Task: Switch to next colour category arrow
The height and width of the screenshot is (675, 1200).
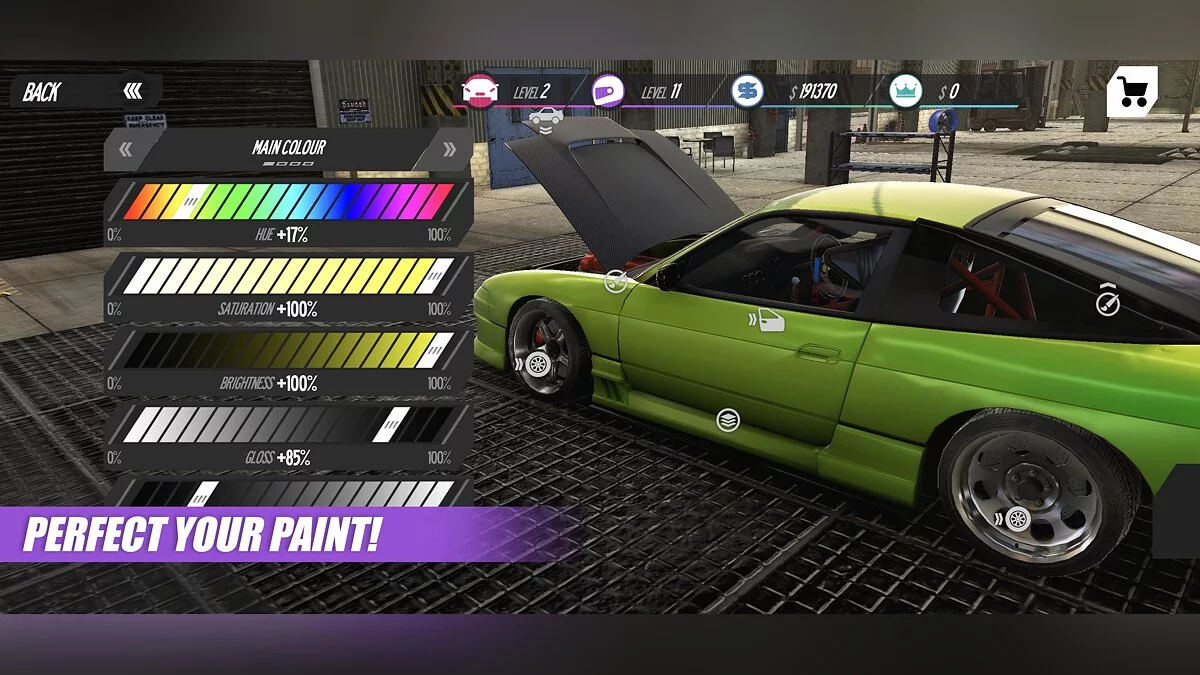Action: pos(448,150)
